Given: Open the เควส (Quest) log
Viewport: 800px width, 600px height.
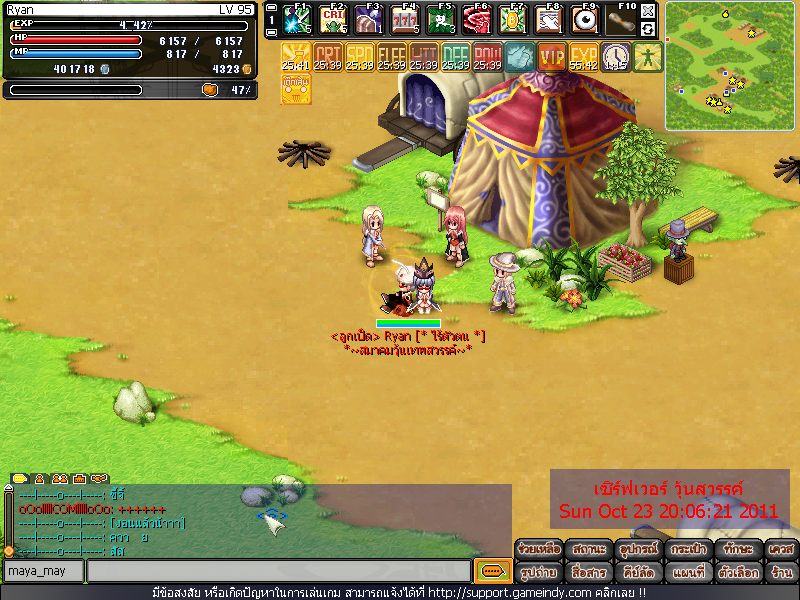Looking at the screenshot, I should point(781,549).
